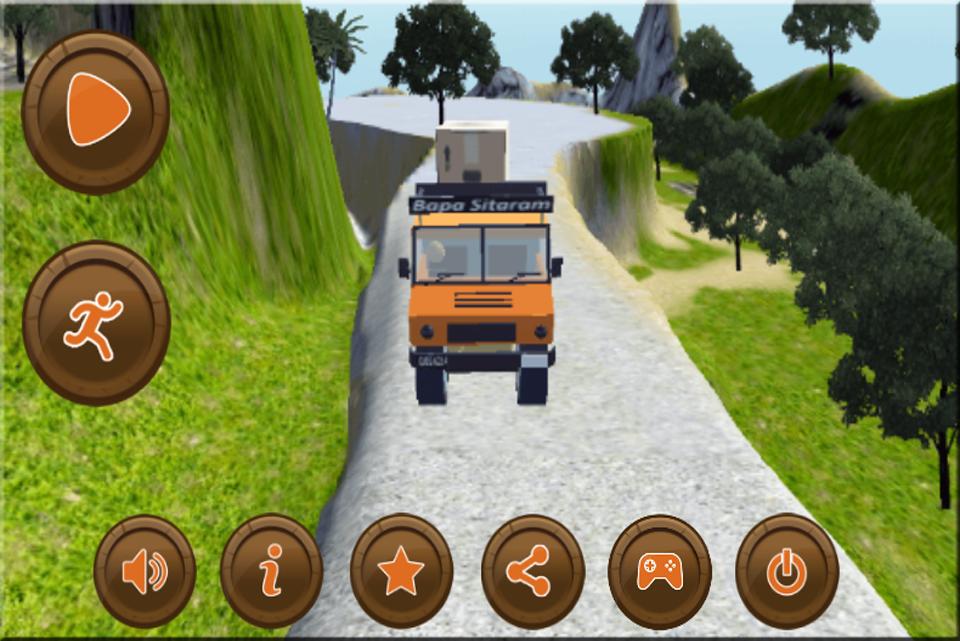This screenshot has height=641, width=960.
Task: Show game info with the i button
Action: (x=271, y=572)
